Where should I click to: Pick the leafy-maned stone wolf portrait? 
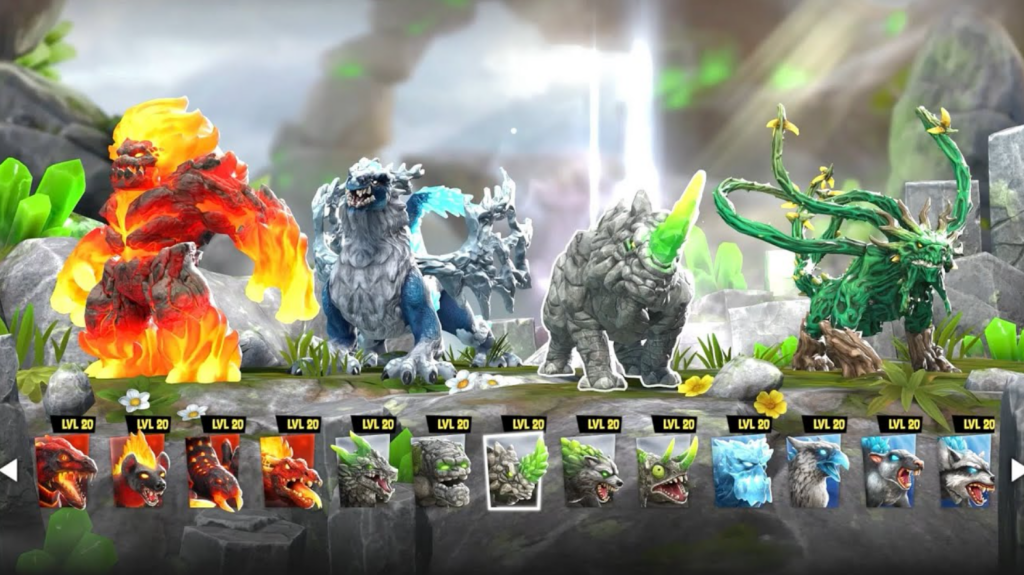(x=591, y=471)
